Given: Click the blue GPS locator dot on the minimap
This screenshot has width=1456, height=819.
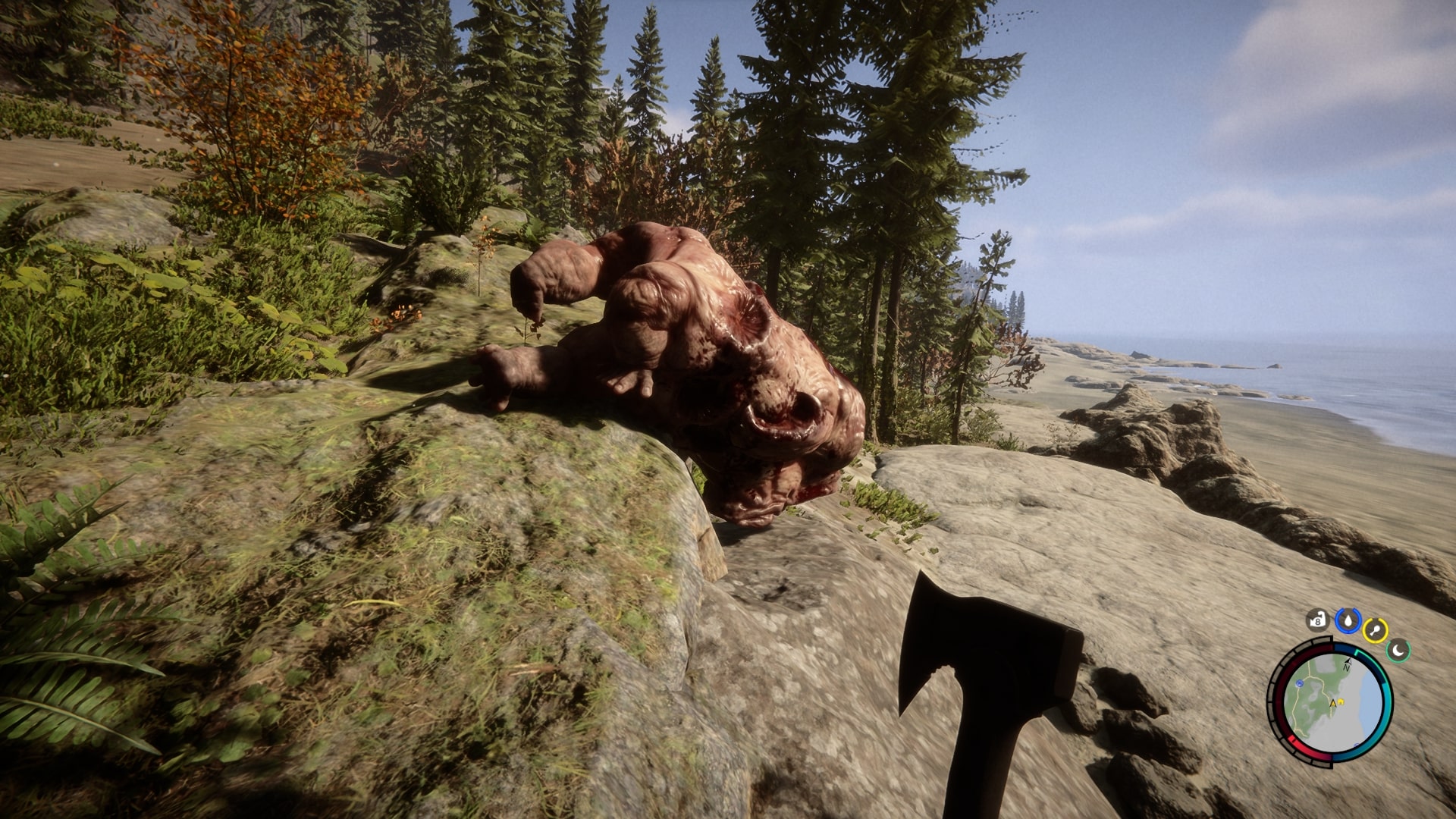Looking at the screenshot, I should click(x=1299, y=683).
